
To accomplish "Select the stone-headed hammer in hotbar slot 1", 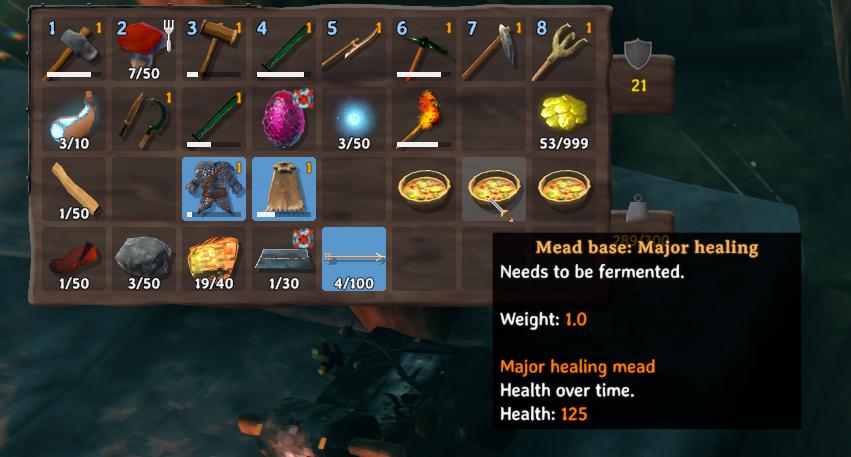I will (74, 49).
